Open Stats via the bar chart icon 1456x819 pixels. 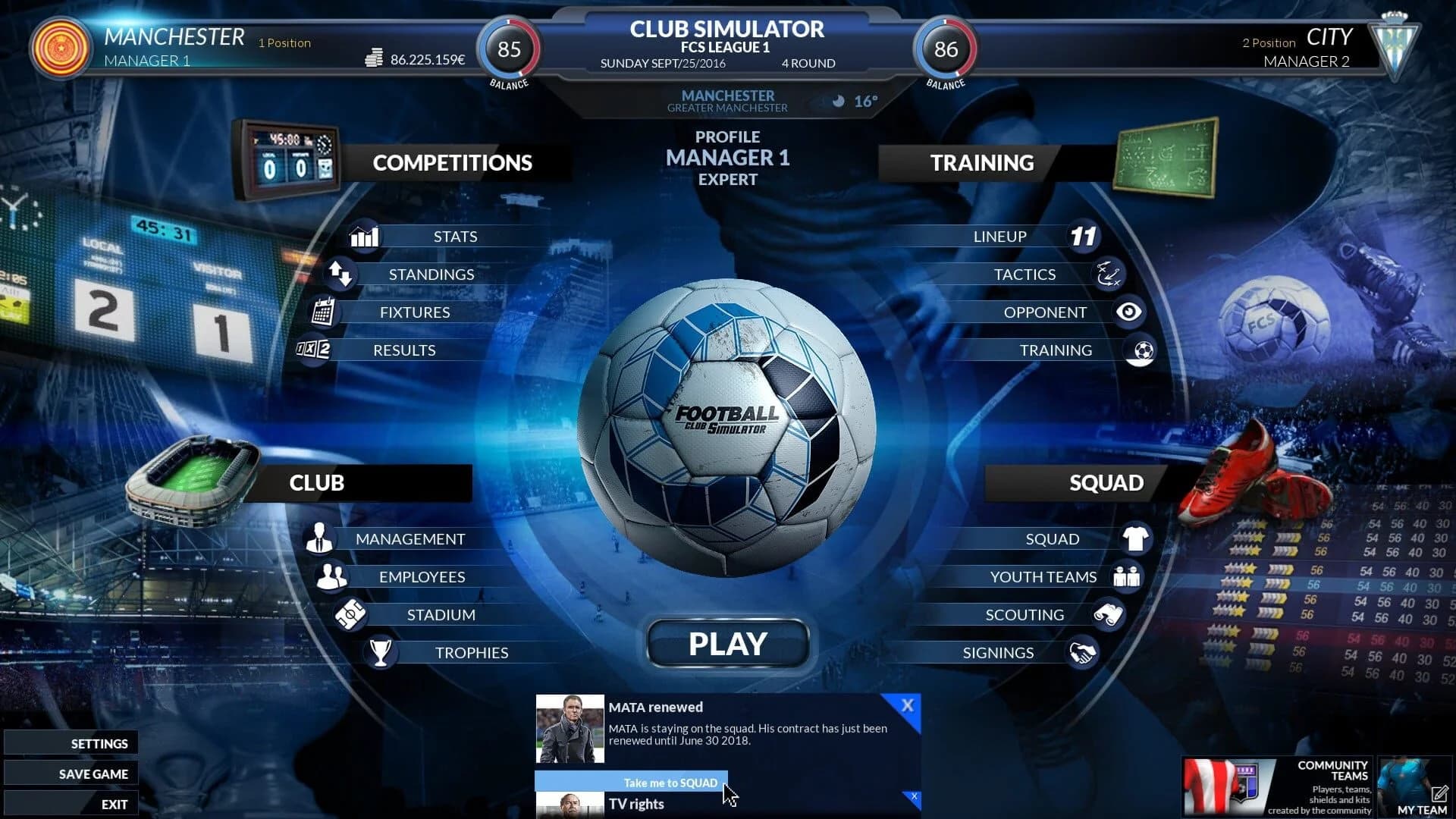363,236
